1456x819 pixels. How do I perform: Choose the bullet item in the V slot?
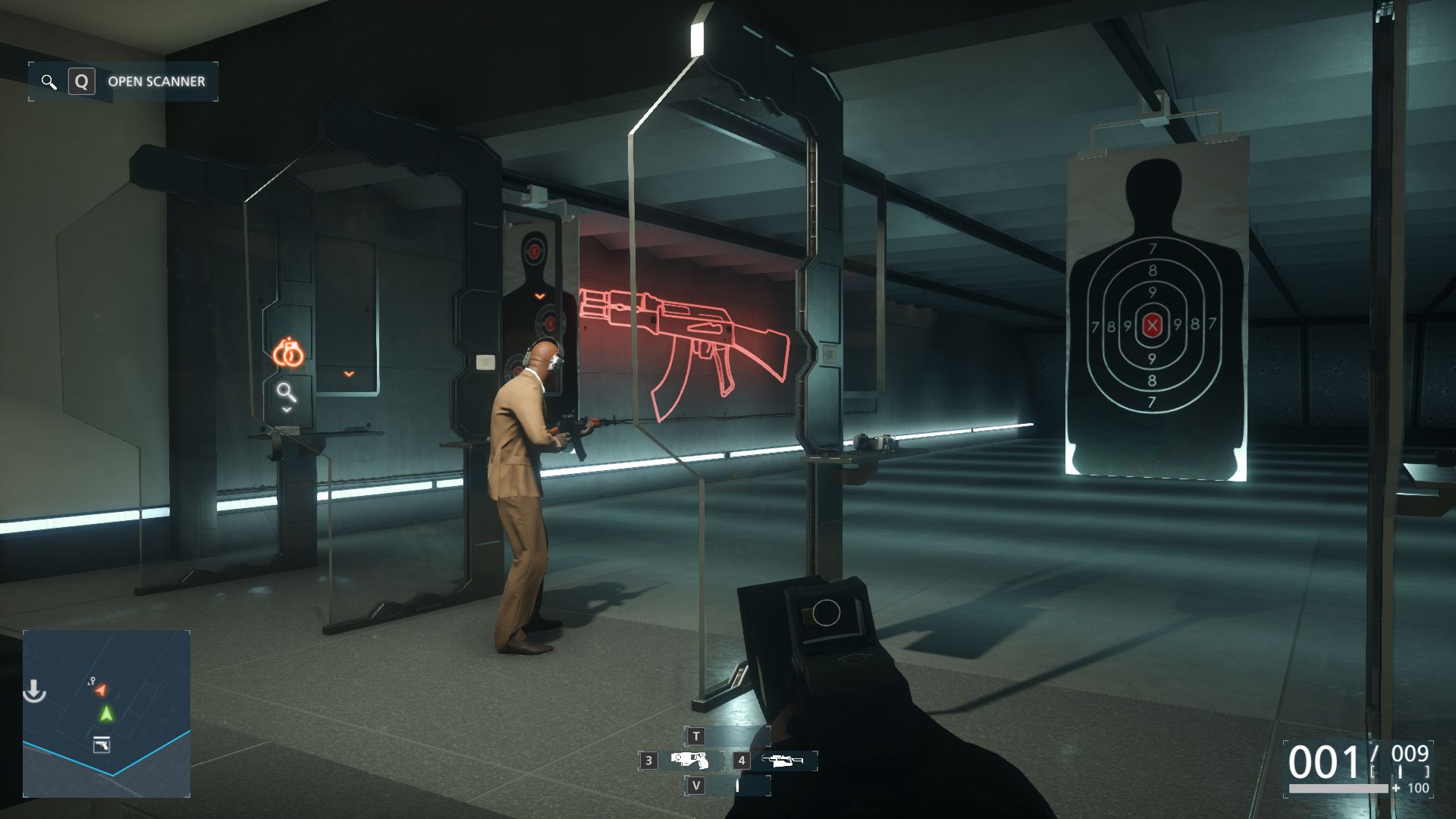[736, 786]
